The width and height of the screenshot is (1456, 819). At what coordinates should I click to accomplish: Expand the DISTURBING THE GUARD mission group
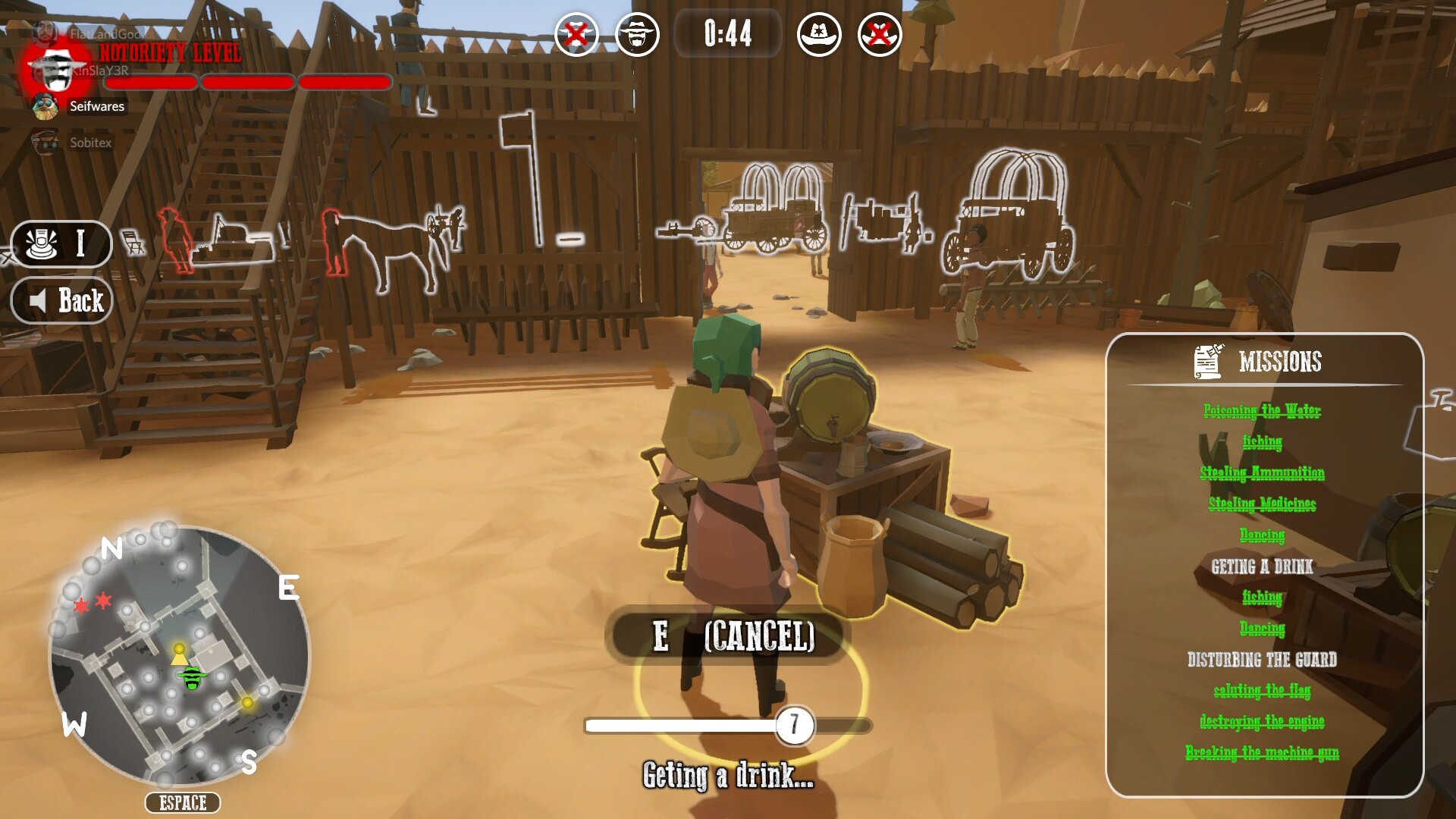tap(1262, 661)
